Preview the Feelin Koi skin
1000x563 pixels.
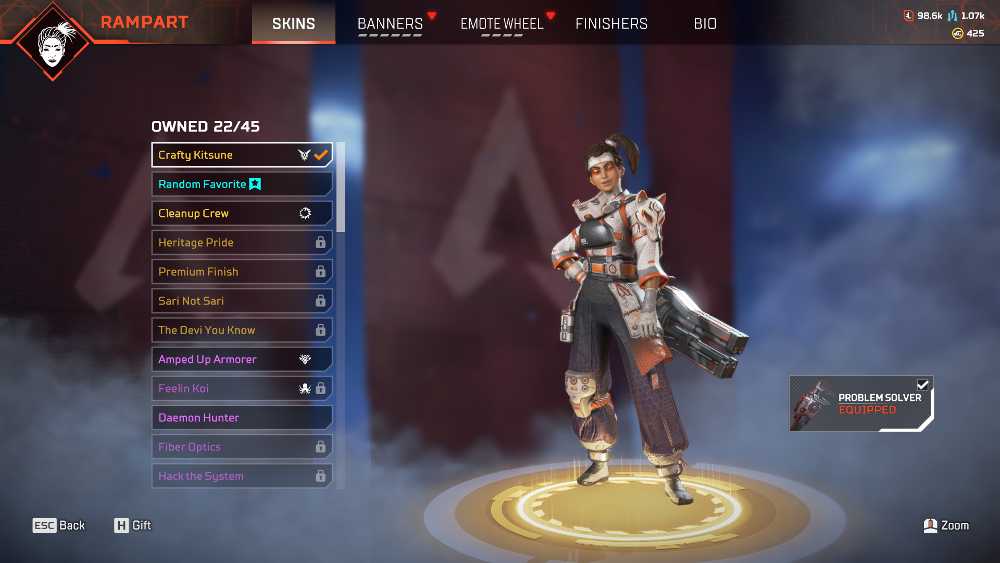click(x=242, y=388)
